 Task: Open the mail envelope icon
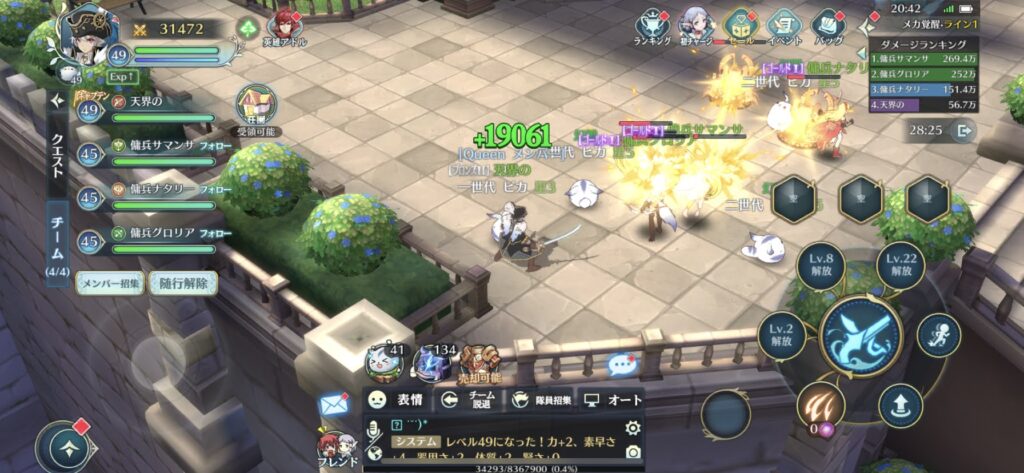coord(333,404)
